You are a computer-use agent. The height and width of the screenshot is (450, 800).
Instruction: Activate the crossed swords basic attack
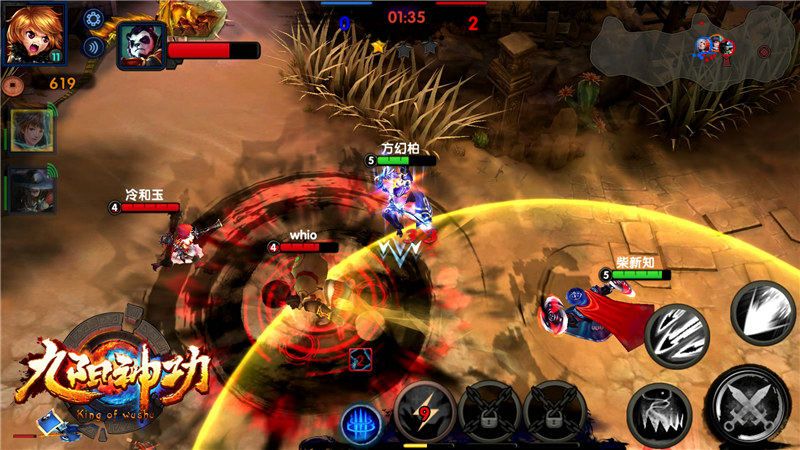pyautogui.click(x=747, y=404)
